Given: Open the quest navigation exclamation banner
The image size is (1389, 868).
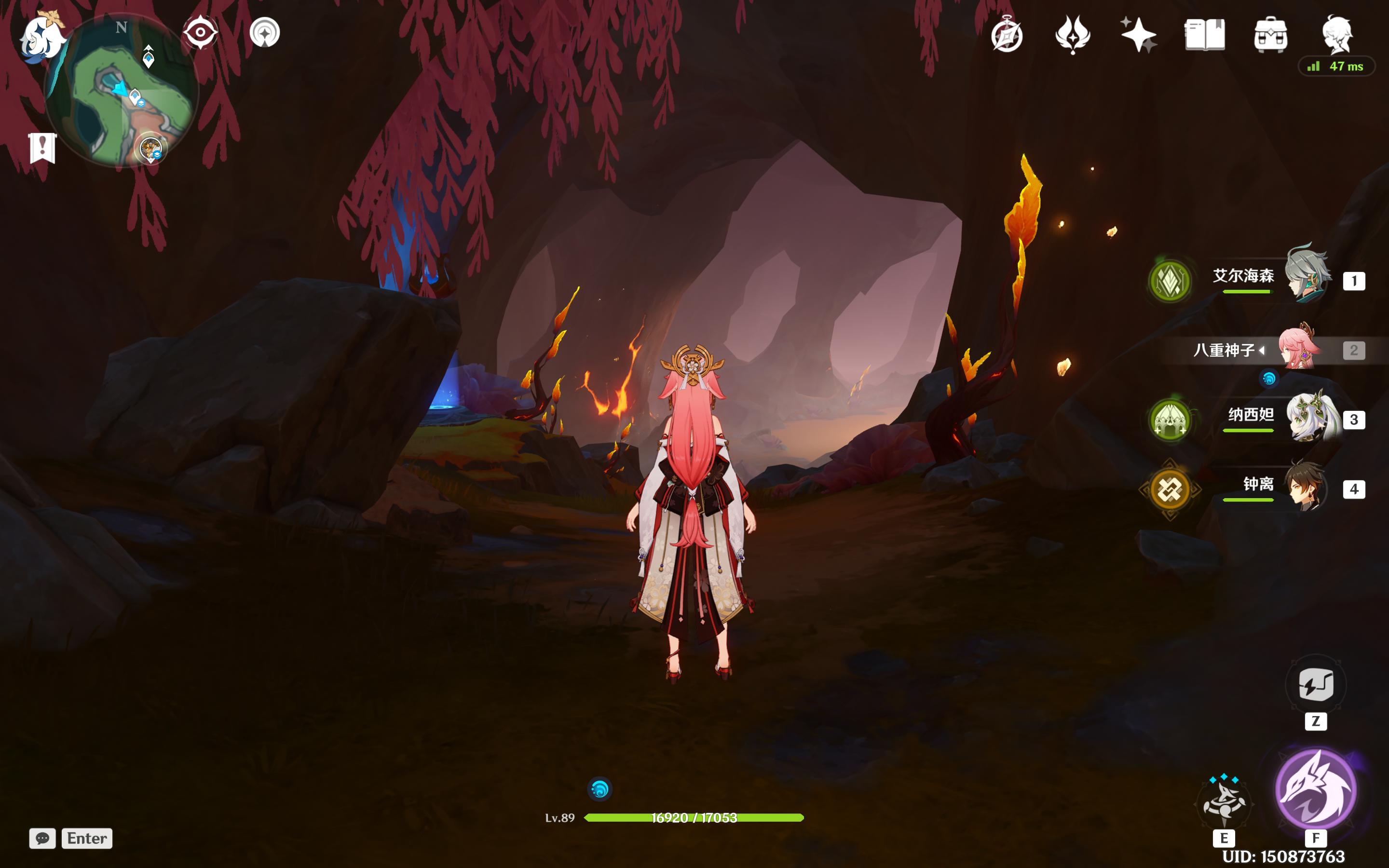Looking at the screenshot, I should tap(42, 148).
